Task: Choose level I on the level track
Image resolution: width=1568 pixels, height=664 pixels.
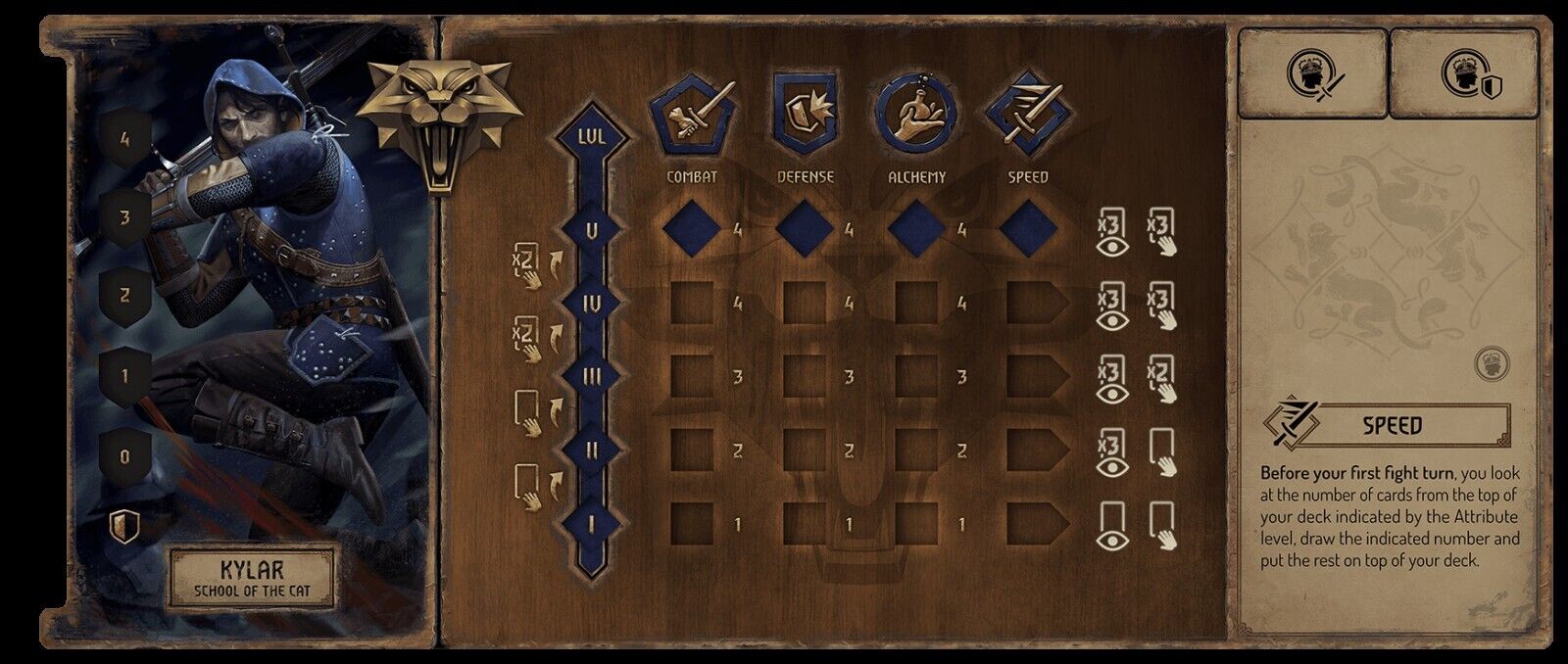Action: pos(592,525)
